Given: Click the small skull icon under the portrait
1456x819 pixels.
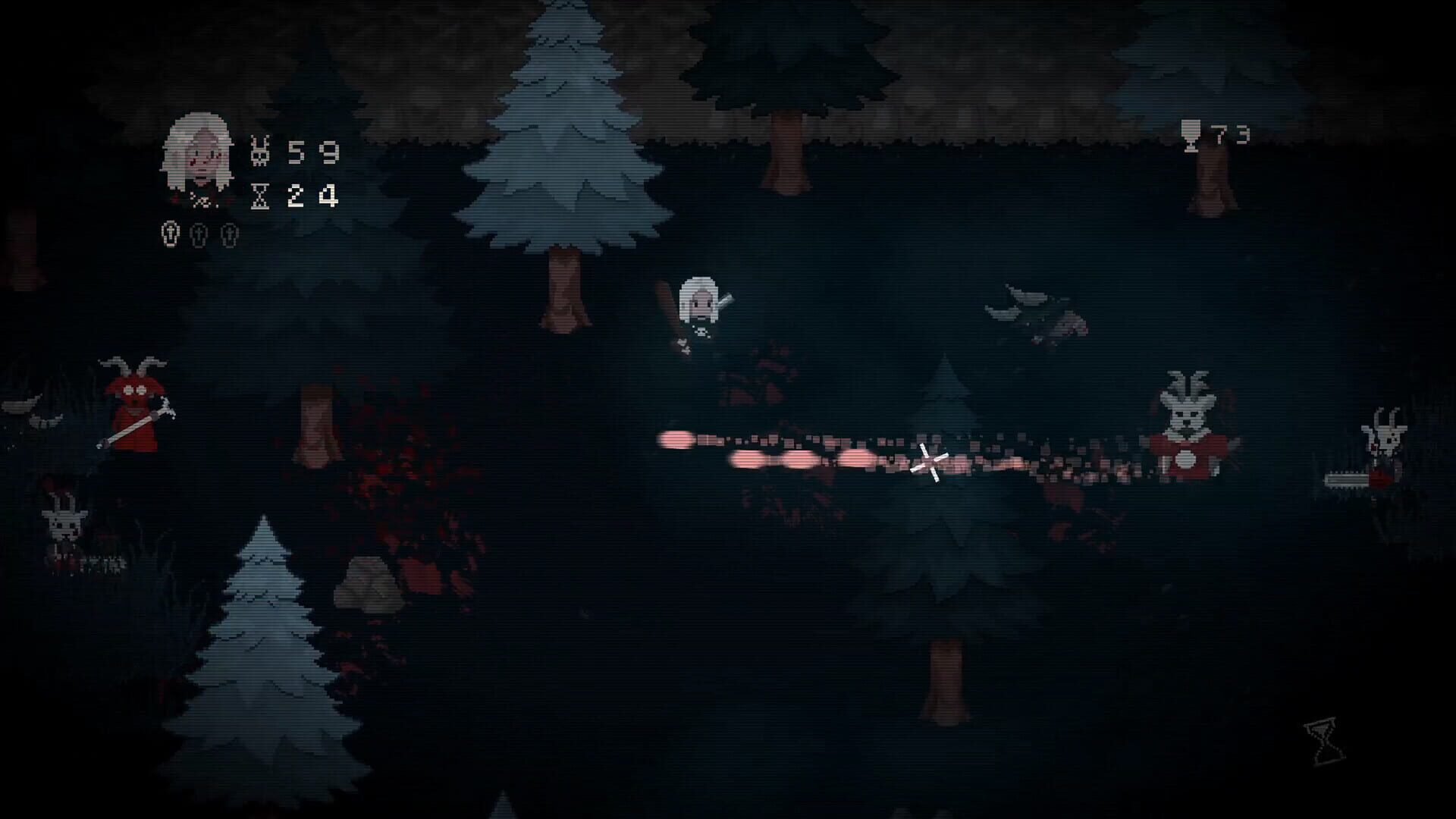Looking at the screenshot, I should click(x=203, y=200).
